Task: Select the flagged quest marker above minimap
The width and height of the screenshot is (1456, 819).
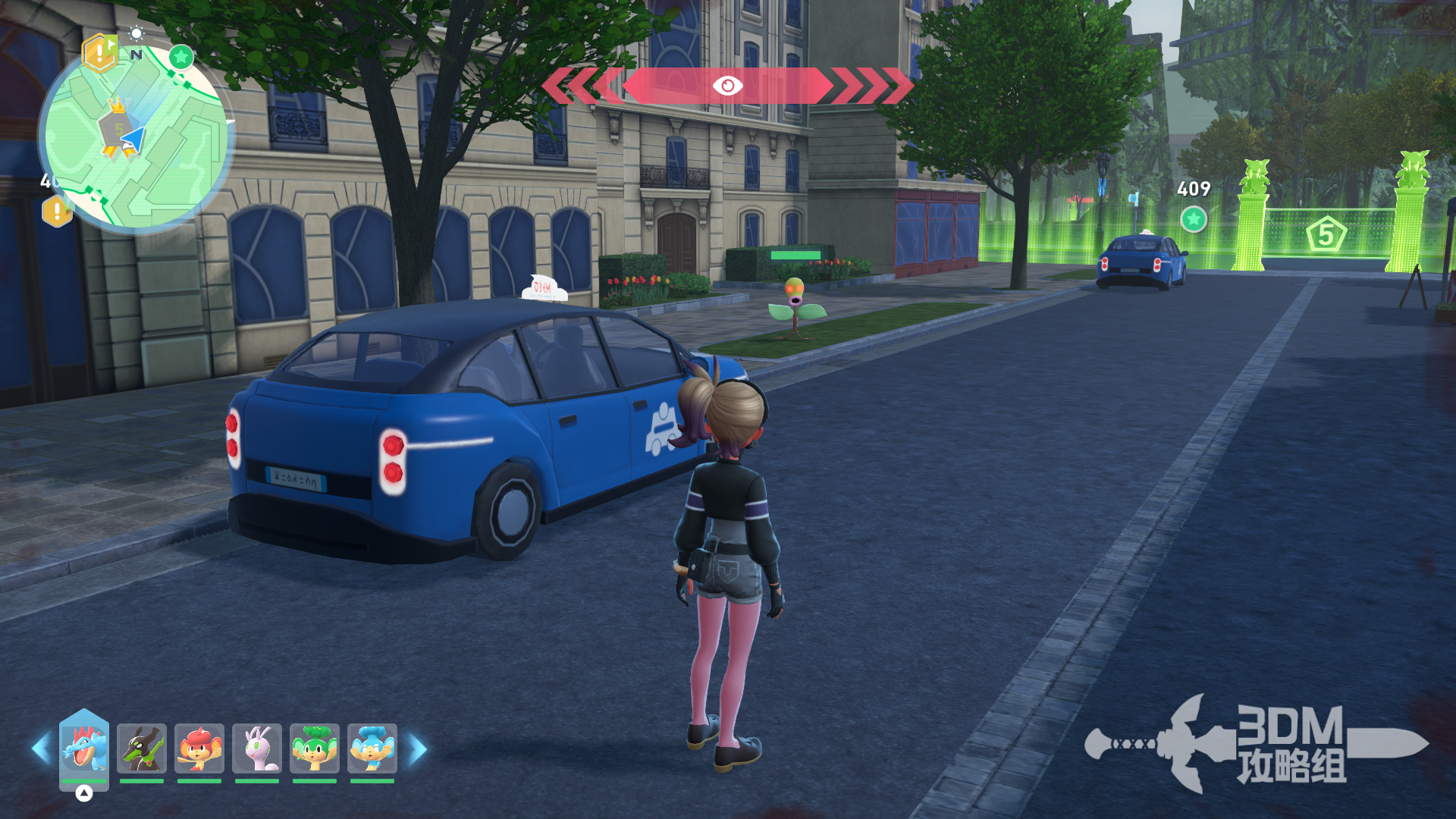Action: tap(99, 52)
